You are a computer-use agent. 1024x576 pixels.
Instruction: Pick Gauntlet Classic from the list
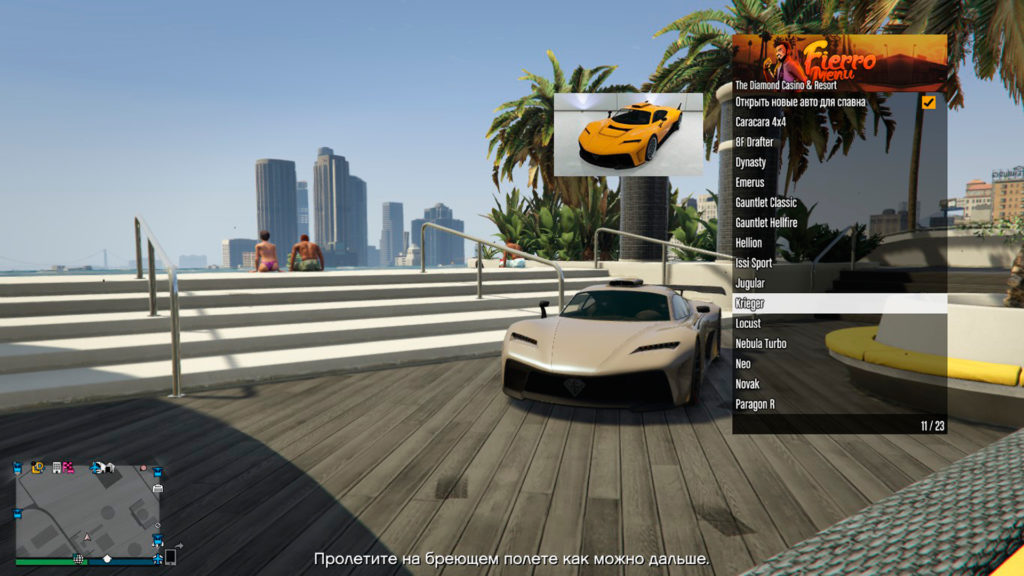[767, 203]
